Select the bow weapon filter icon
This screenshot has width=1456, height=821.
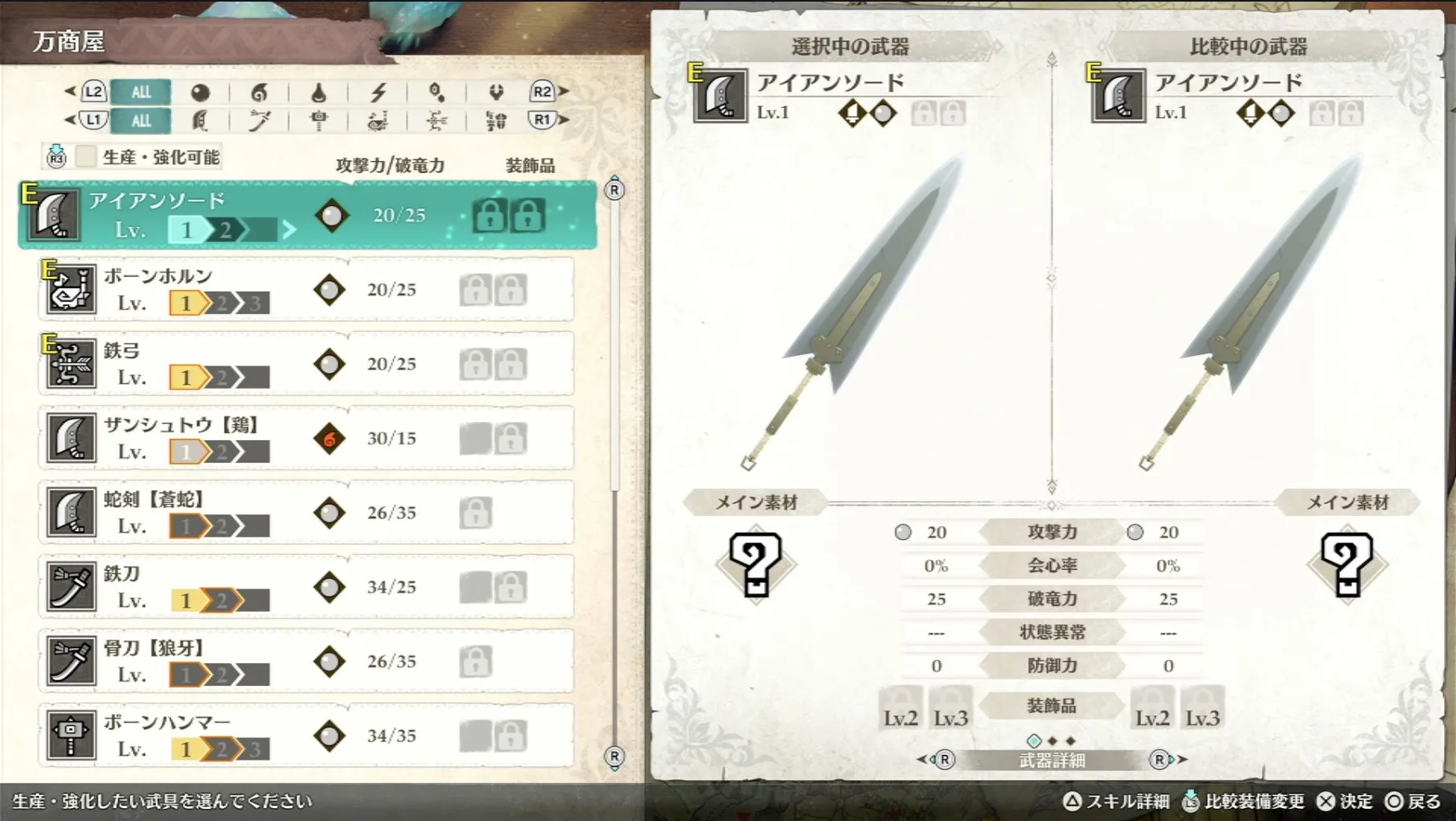click(437, 121)
